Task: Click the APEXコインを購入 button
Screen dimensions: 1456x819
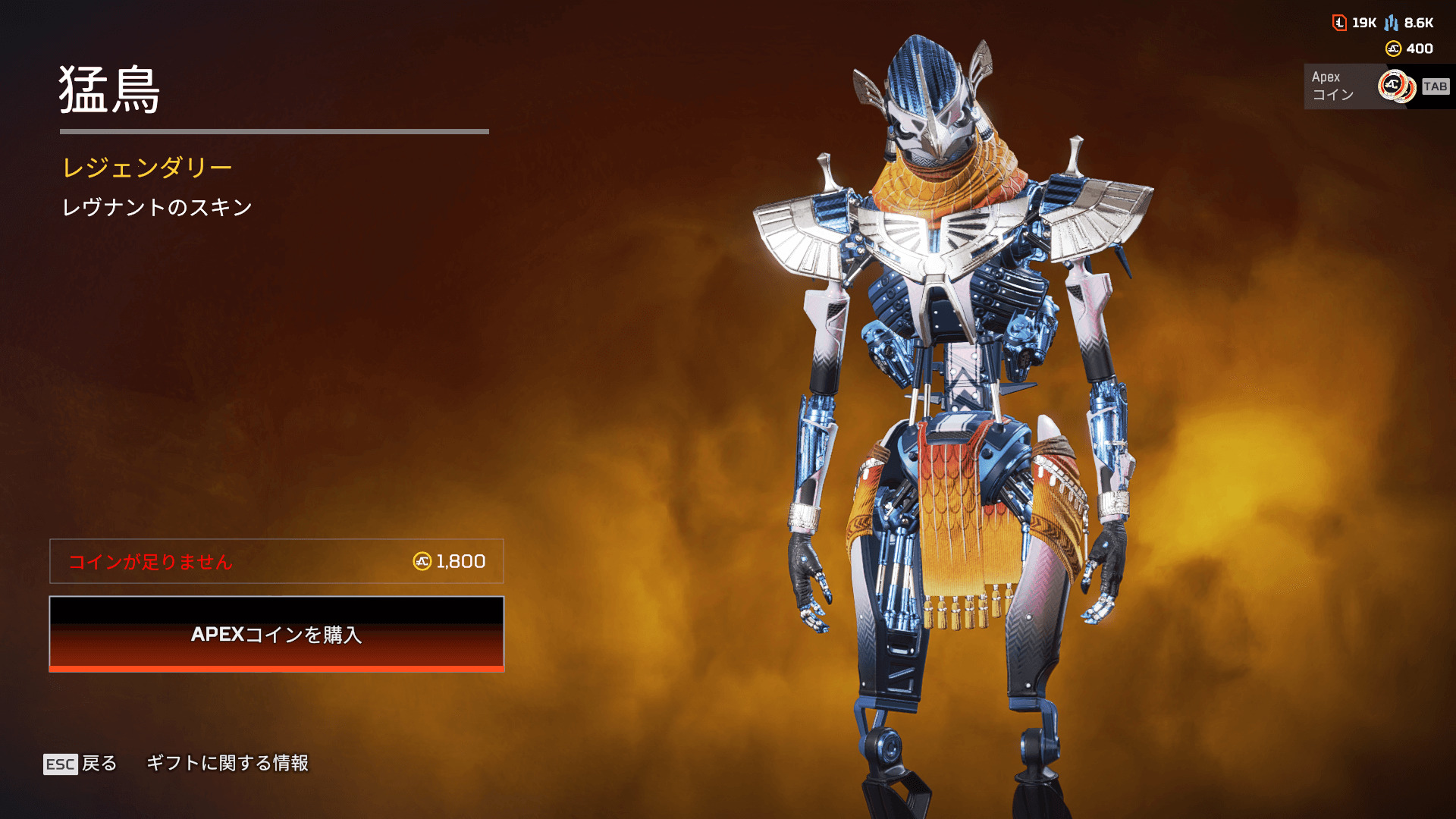Action: click(277, 634)
